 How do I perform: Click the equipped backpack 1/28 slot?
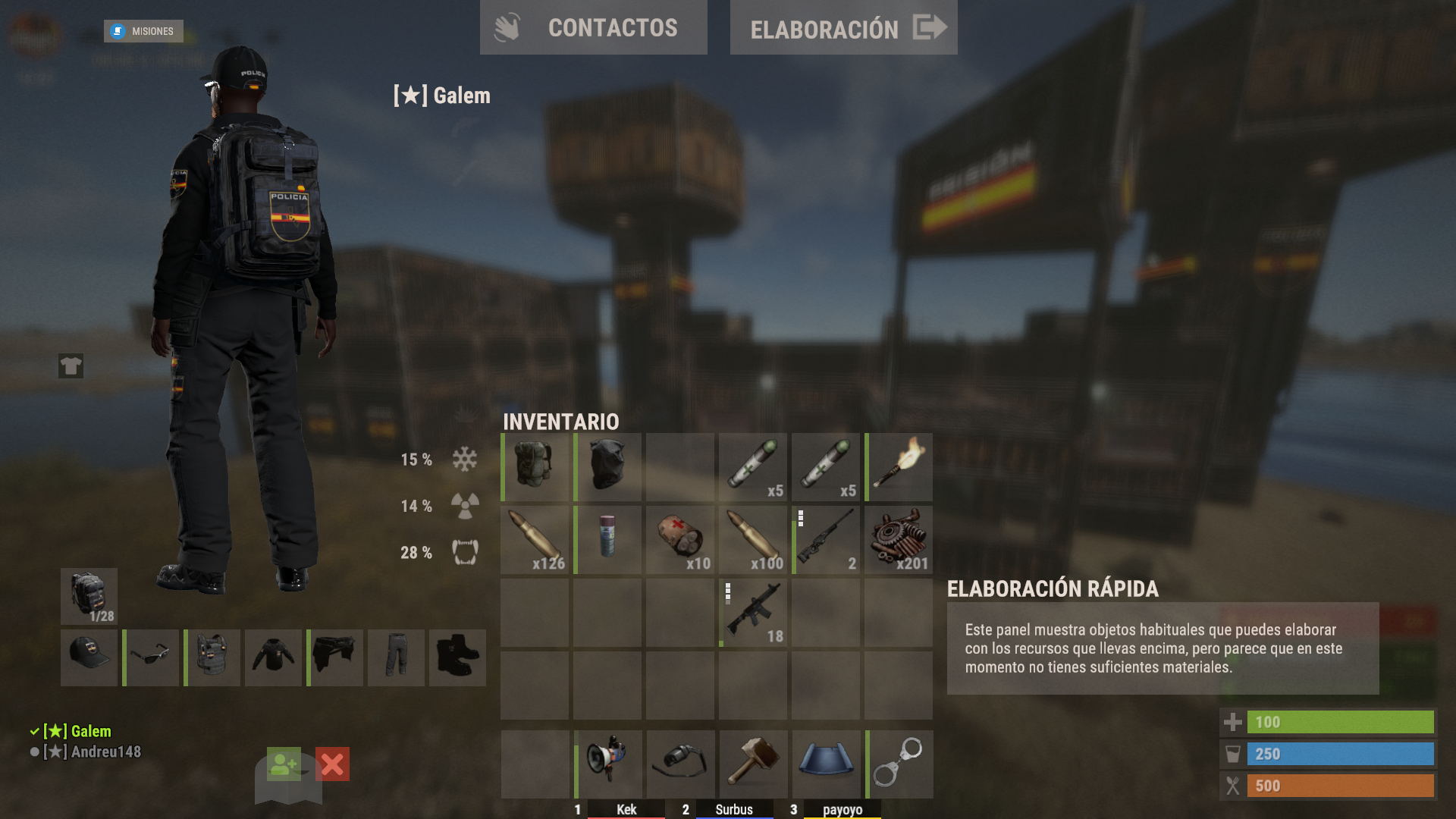click(x=88, y=596)
